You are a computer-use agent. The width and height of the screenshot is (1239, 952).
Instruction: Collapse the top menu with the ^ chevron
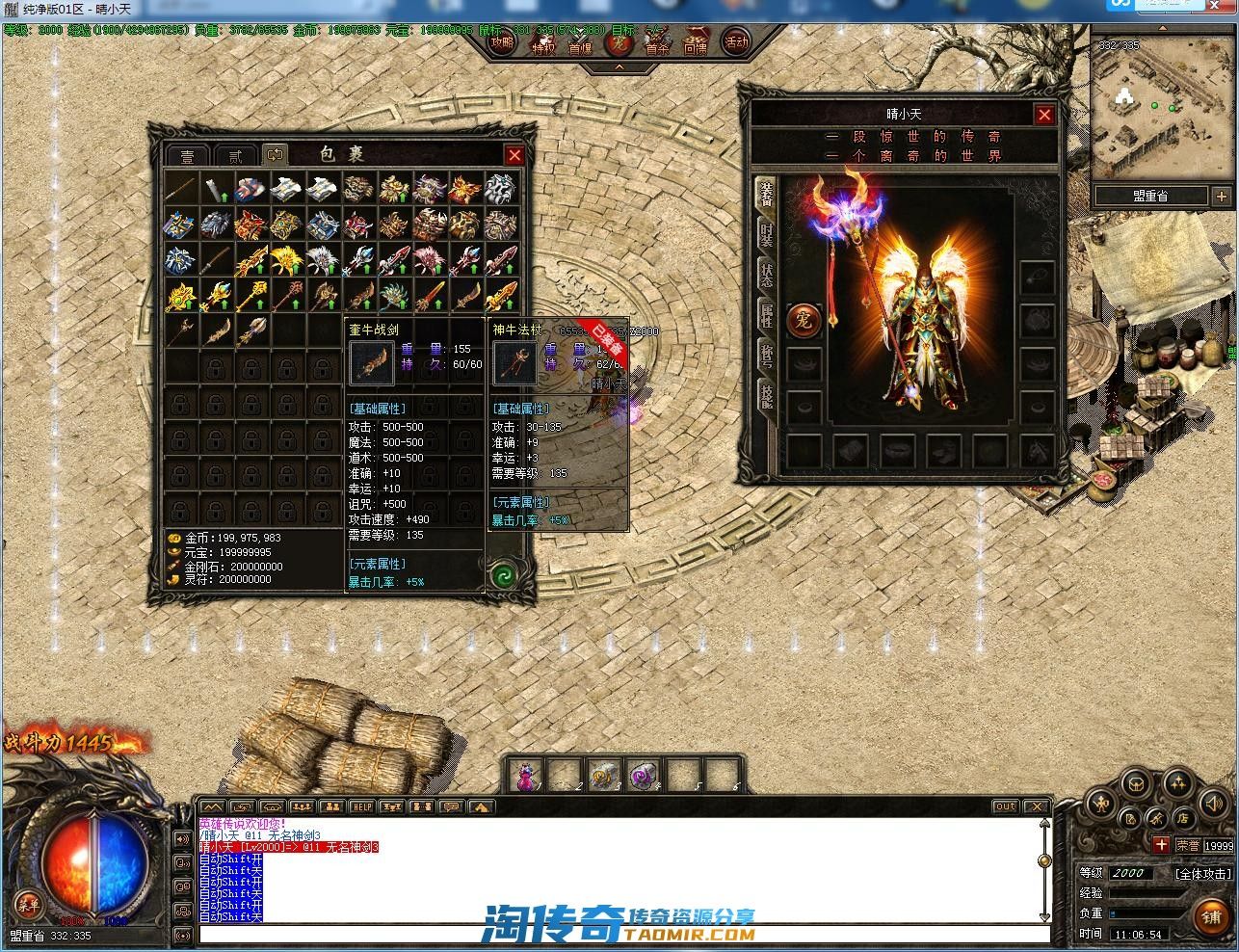click(x=619, y=68)
